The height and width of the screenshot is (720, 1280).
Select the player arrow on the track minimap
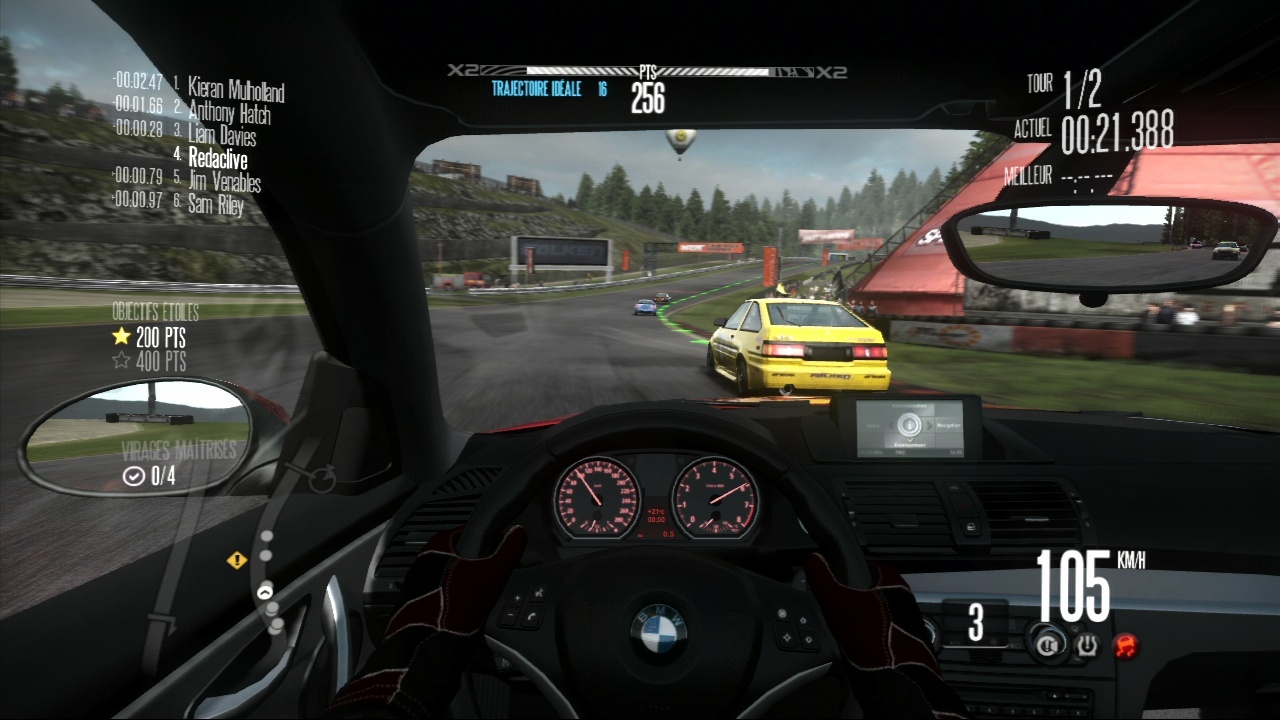pyautogui.click(x=265, y=592)
